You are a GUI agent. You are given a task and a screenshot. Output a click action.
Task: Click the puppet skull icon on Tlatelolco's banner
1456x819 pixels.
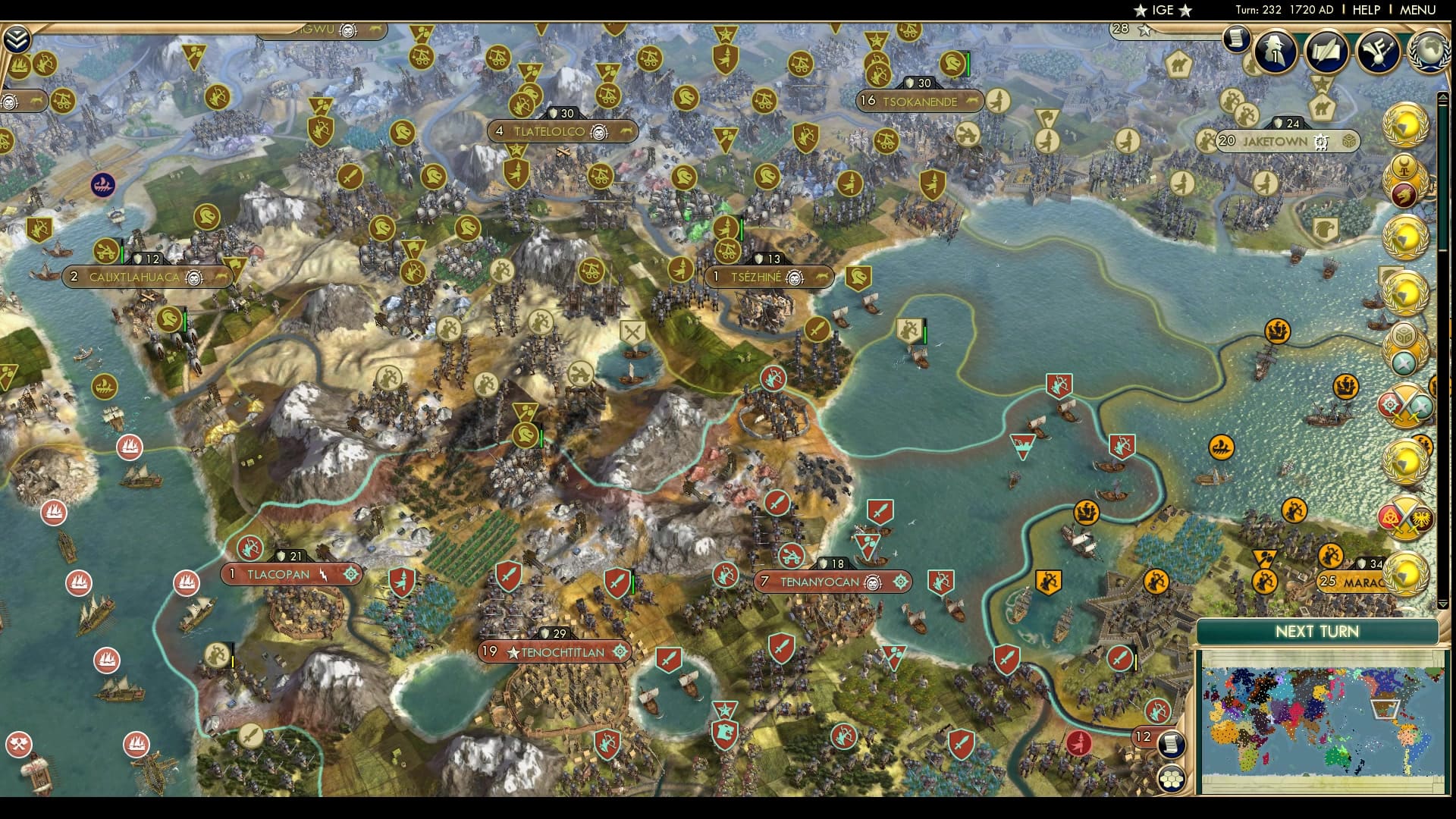598,130
